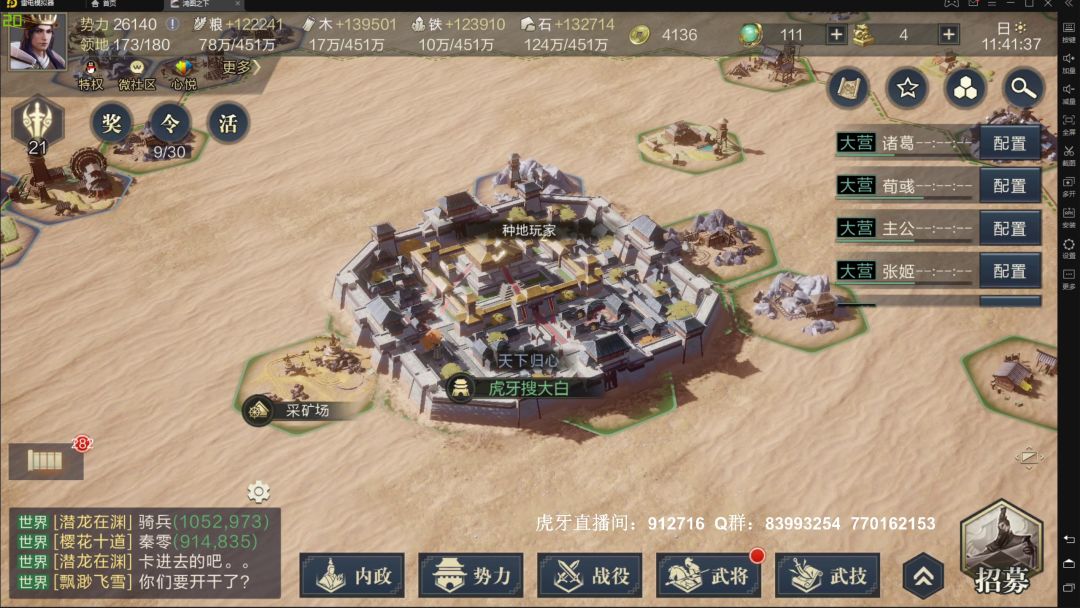The image size is (1080, 608).
Task: Open the 武技 martial skills menu
Action: point(827,575)
